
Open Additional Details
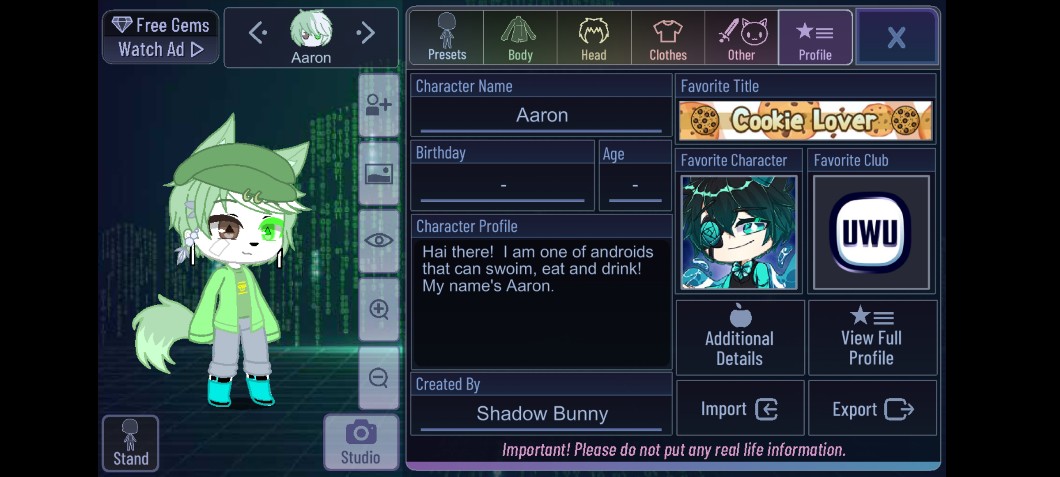(740, 338)
